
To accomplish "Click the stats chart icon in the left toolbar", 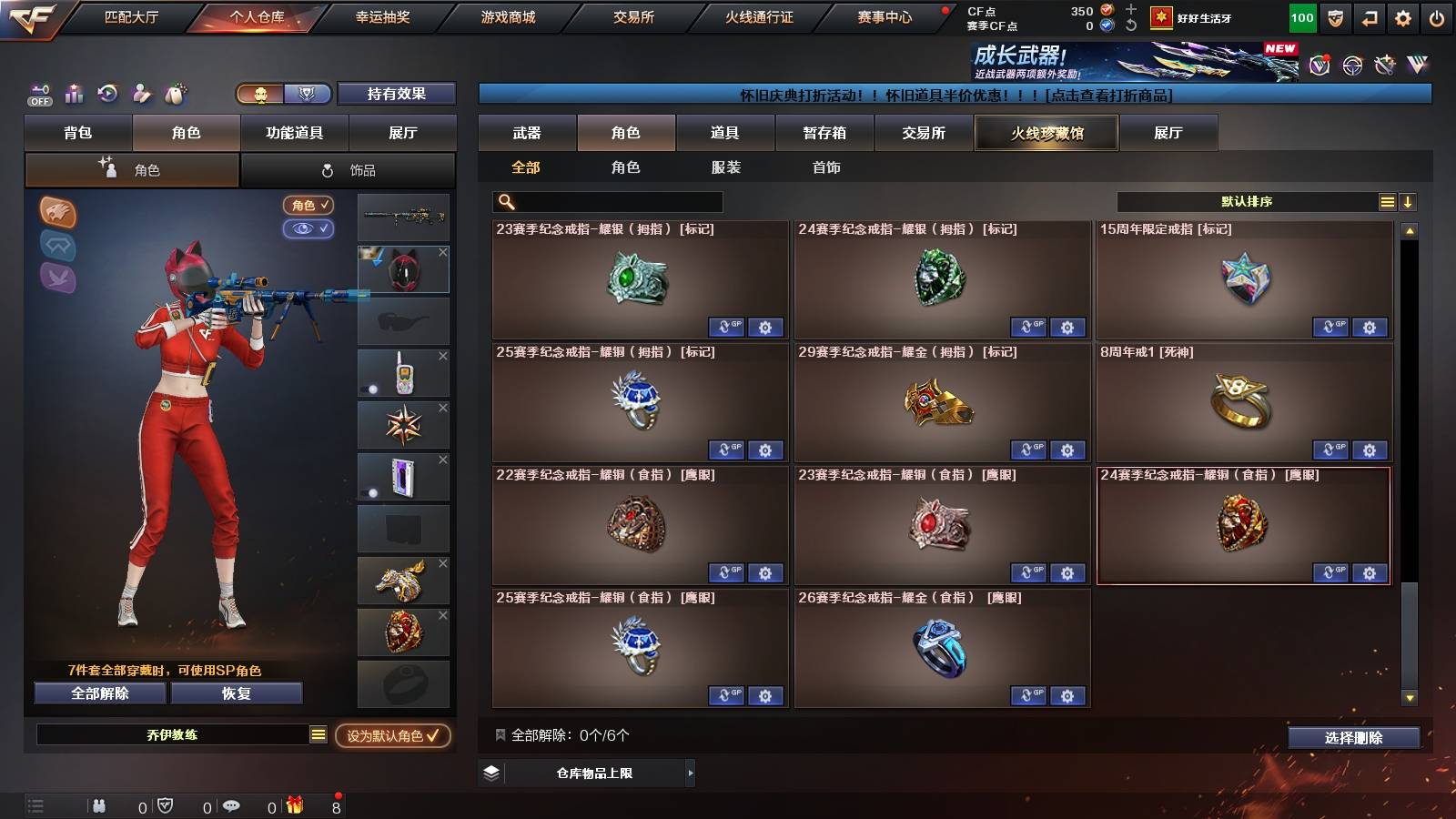I will click(x=74, y=94).
